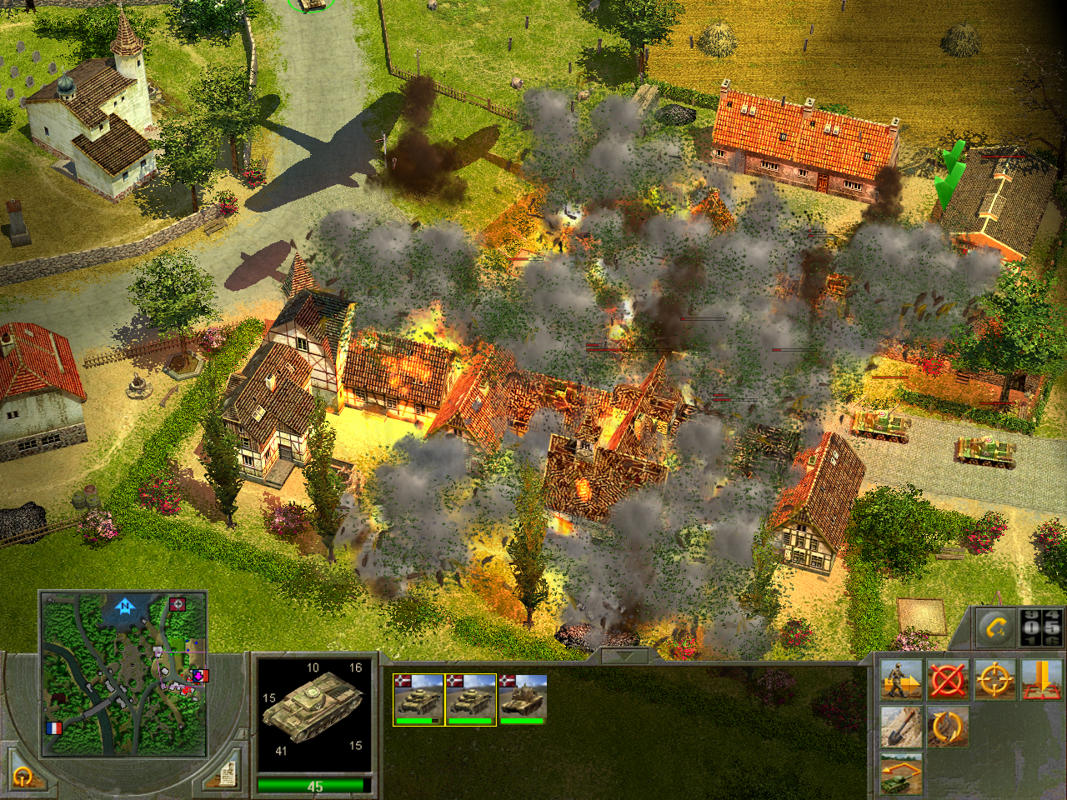This screenshot has height=800, width=1067.
Task: Select the French flag marker on minimap
Action: [54, 727]
